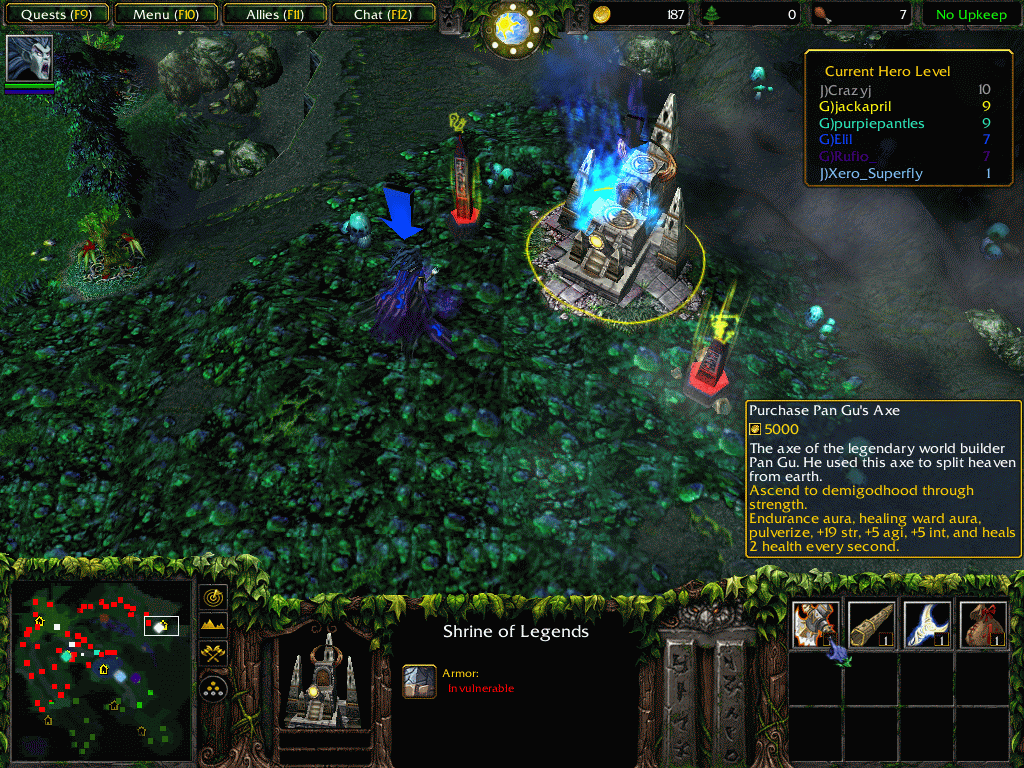Show the Allies panel
1024x768 pixels.
point(275,15)
